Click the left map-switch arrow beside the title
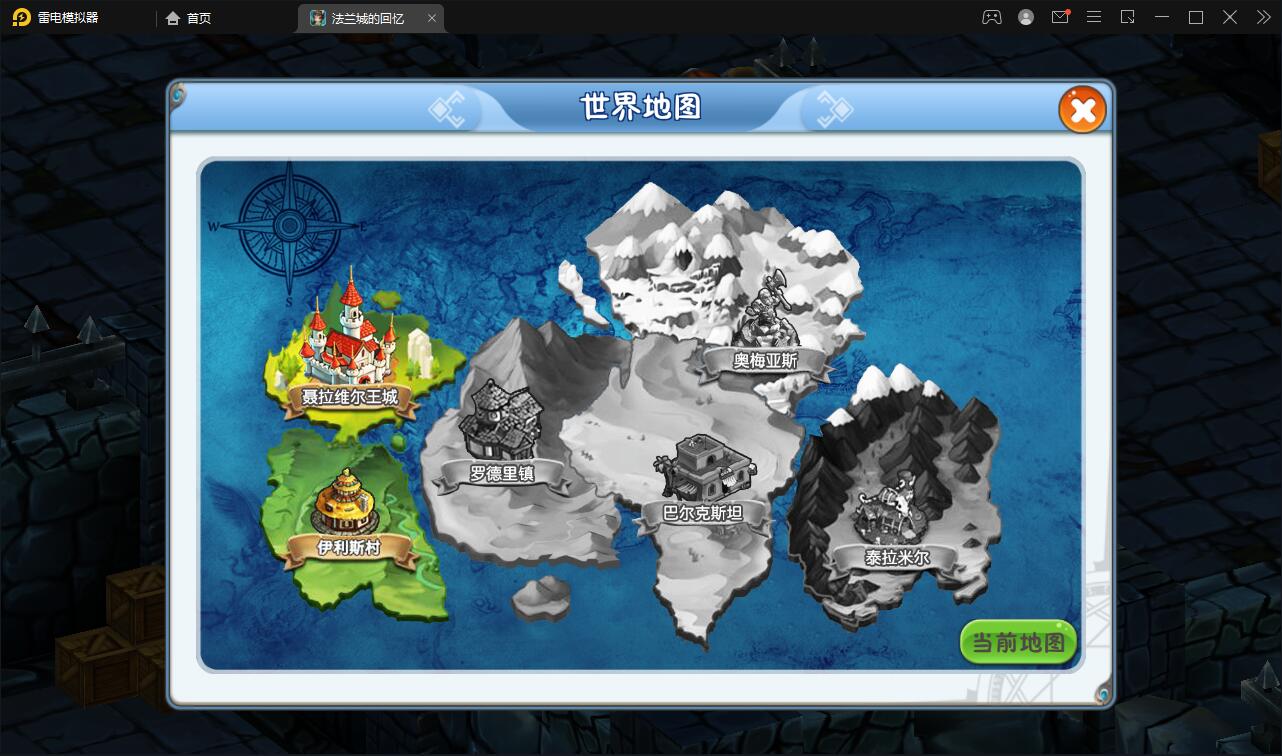 [x=449, y=110]
